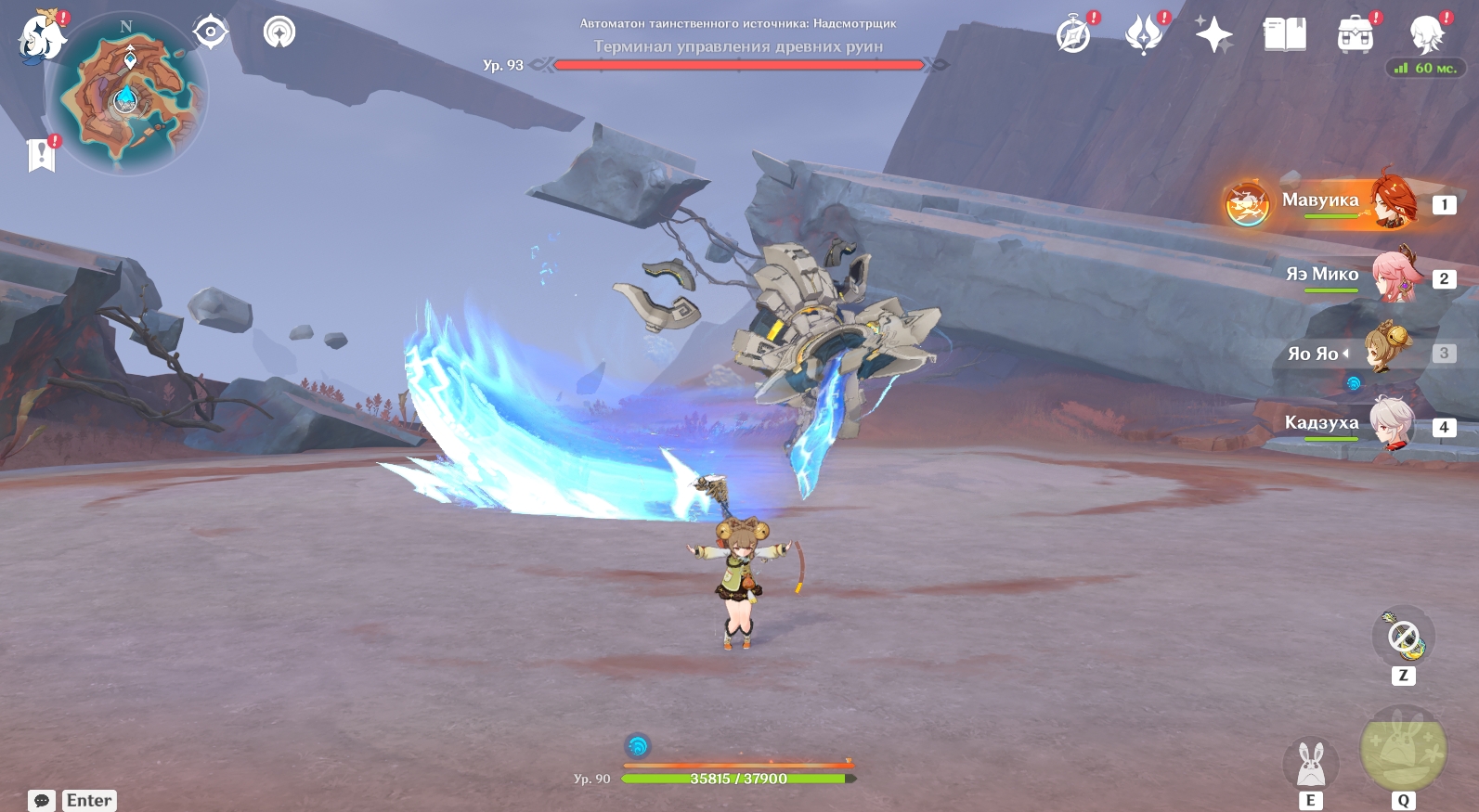Switch to party member Мавуика
Image resolution: width=1479 pixels, height=812 pixels.
(x=1337, y=203)
